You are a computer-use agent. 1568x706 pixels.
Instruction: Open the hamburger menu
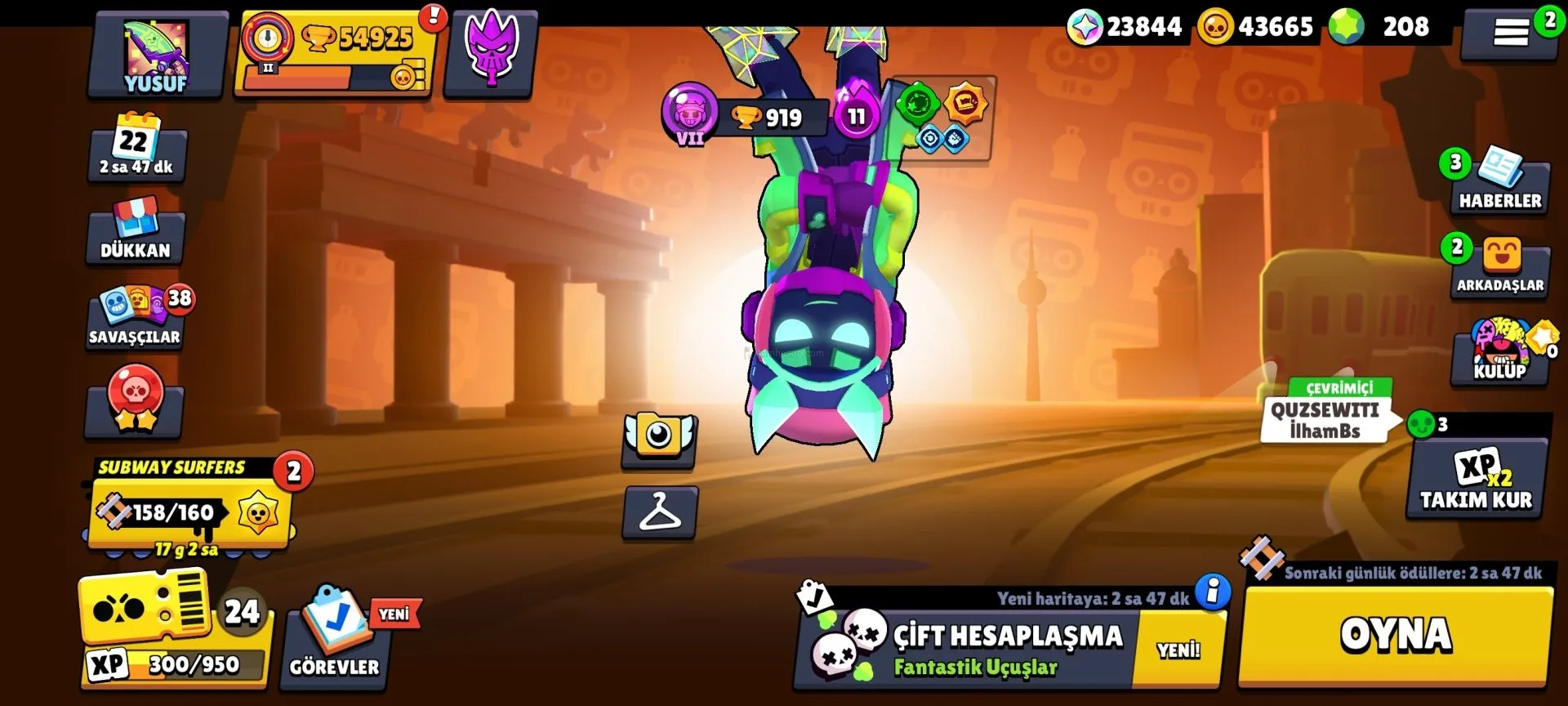[1510, 33]
